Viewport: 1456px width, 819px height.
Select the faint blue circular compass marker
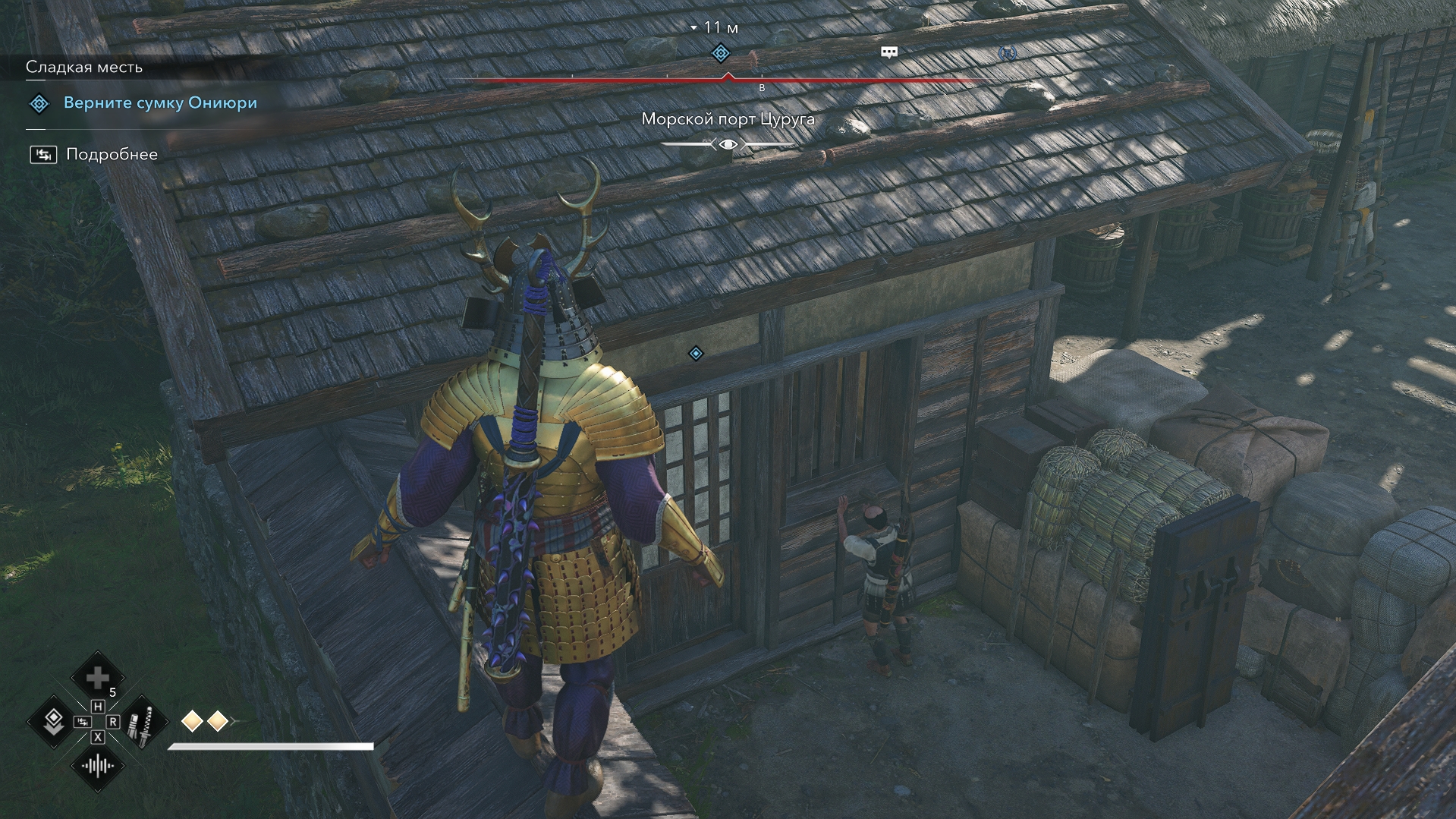1007,53
